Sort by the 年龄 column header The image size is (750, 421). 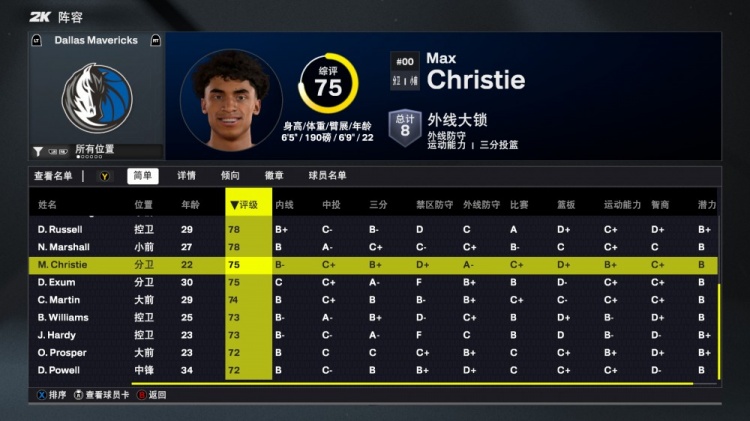click(190, 205)
